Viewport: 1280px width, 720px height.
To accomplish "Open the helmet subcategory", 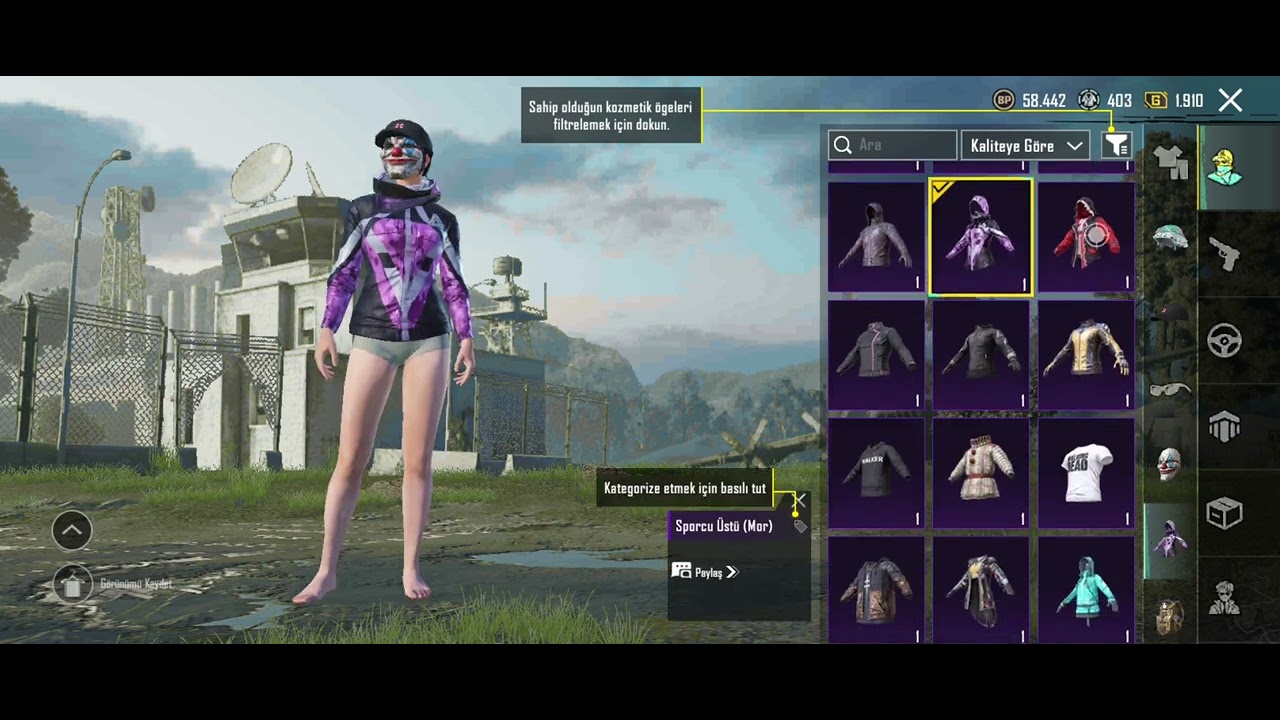I will tap(1169, 239).
